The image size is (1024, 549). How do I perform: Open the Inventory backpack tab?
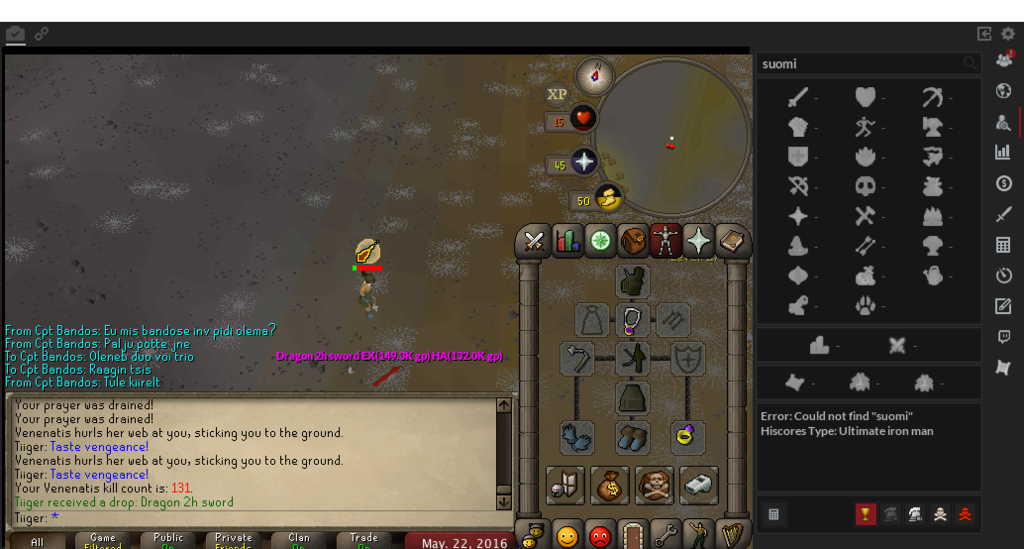[633, 241]
